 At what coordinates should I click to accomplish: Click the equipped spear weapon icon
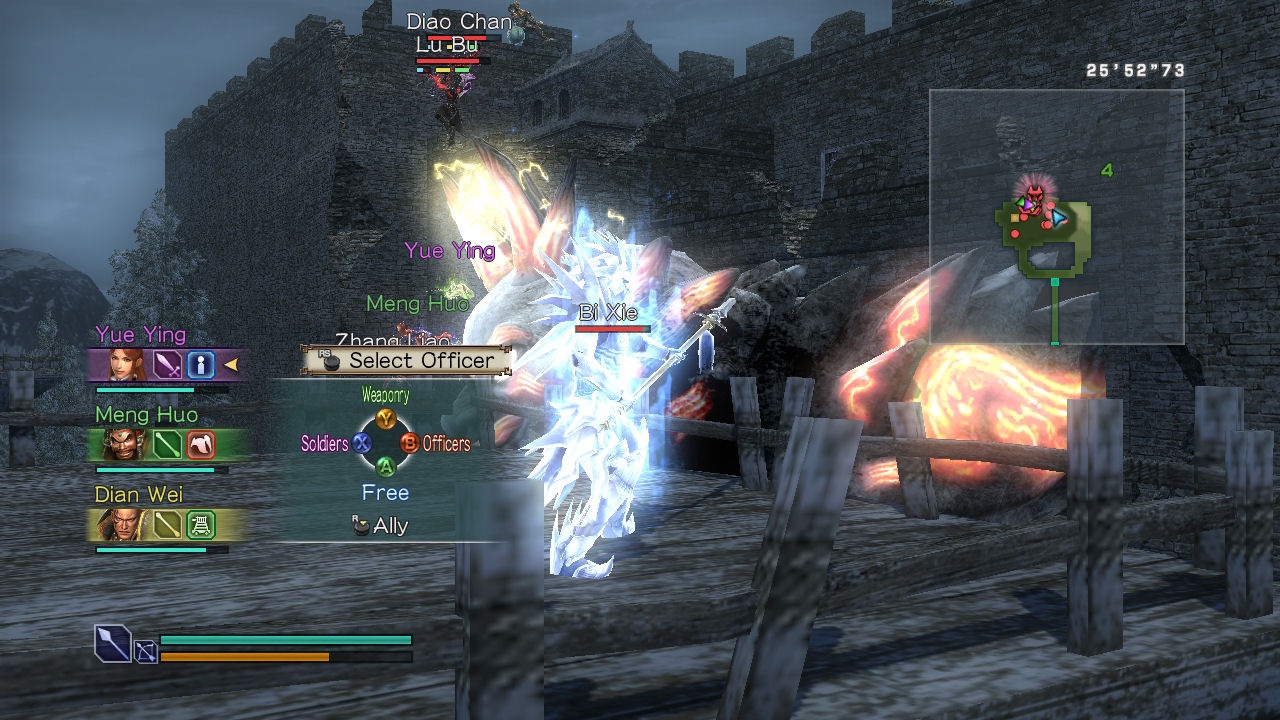113,642
